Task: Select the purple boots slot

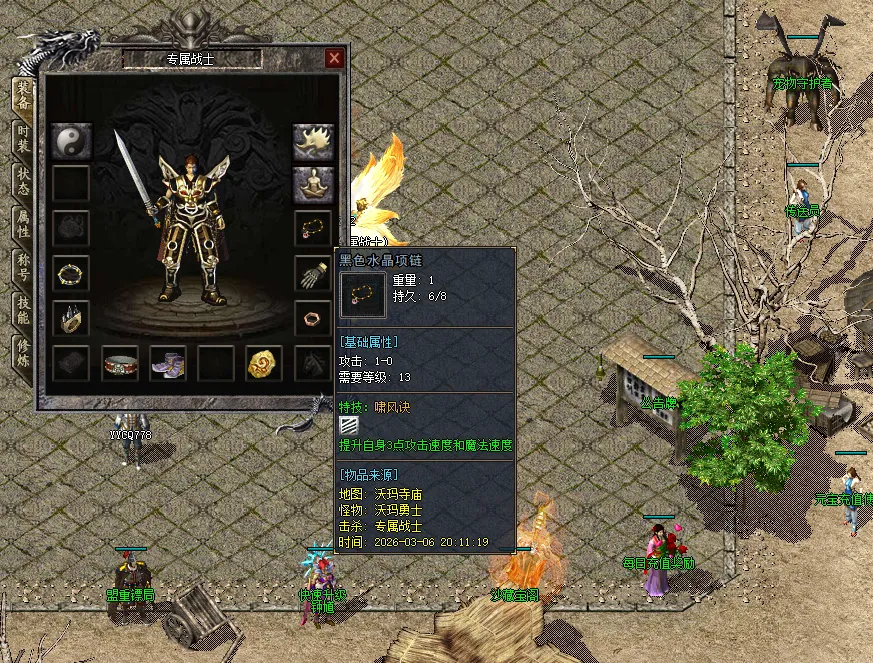Action: click(x=168, y=363)
